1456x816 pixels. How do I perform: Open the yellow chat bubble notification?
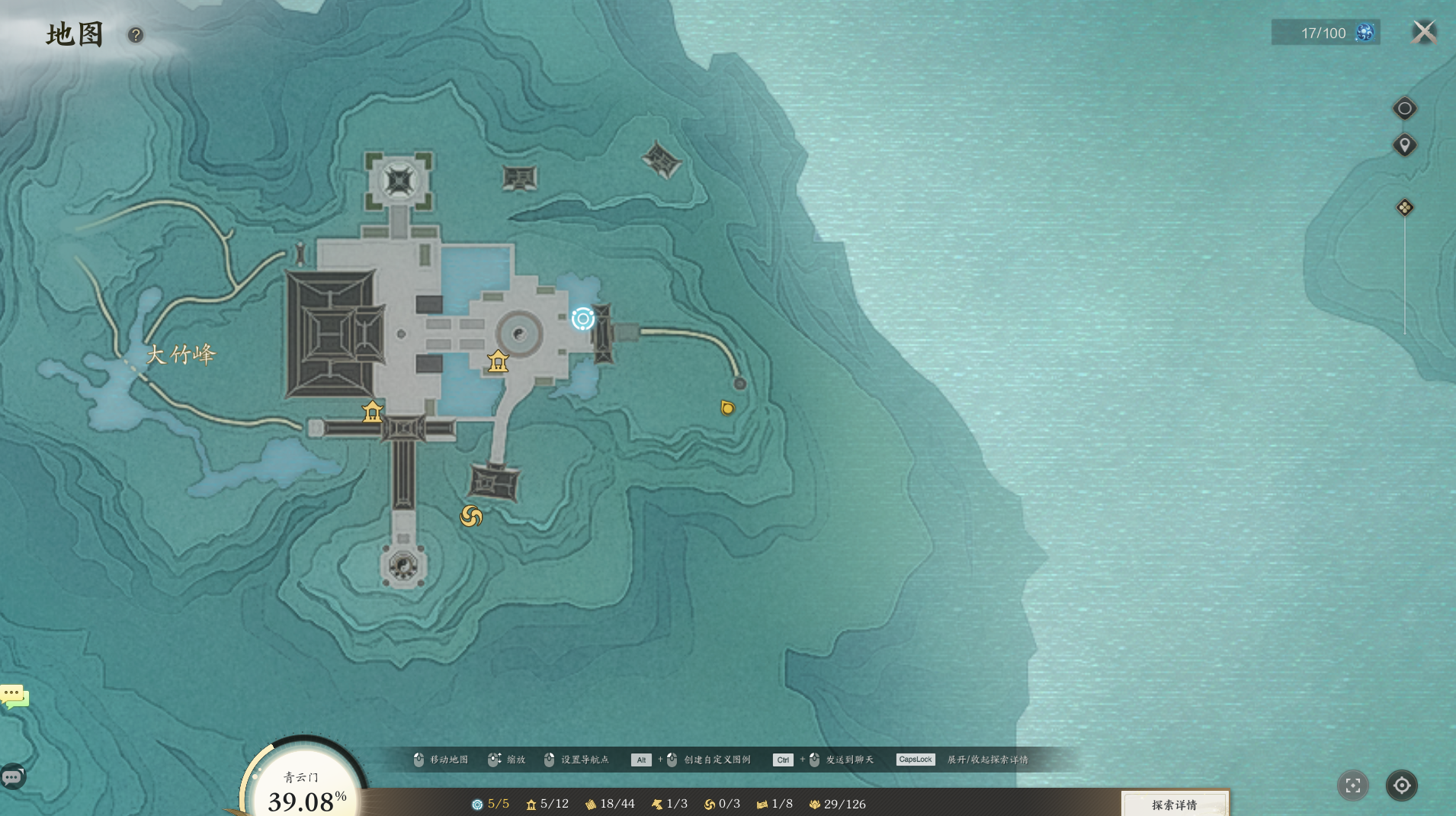(14, 696)
